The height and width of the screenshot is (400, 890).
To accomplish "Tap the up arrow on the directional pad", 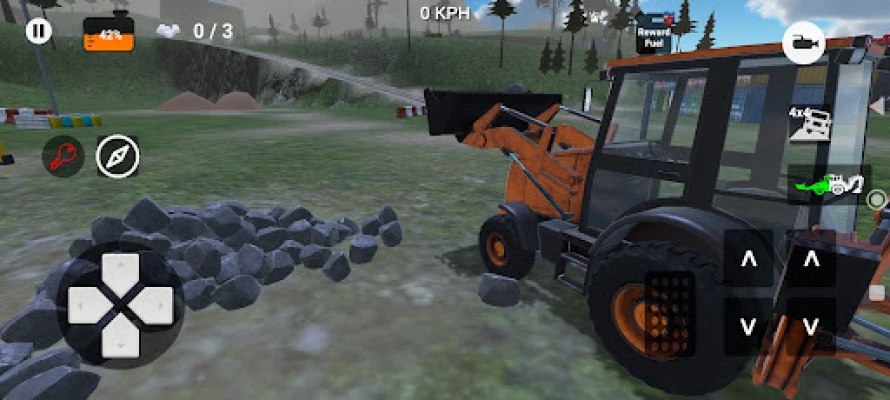I will tap(121, 271).
